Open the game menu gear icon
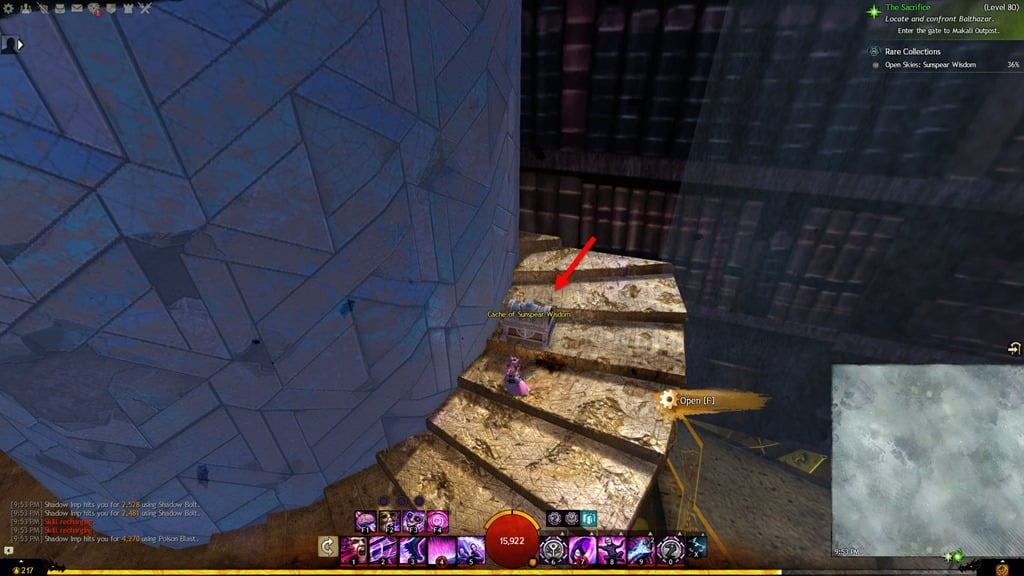The image size is (1024, 576). click(8, 9)
